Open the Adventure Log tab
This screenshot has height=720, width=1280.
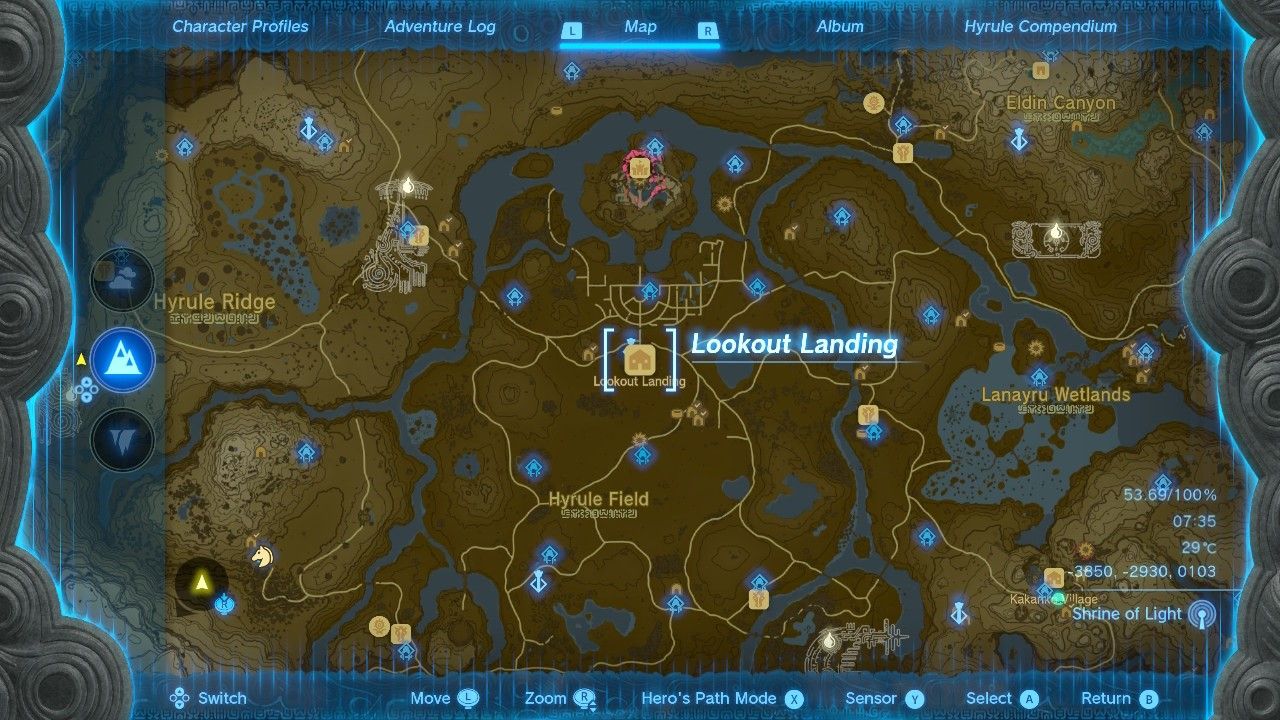point(438,27)
